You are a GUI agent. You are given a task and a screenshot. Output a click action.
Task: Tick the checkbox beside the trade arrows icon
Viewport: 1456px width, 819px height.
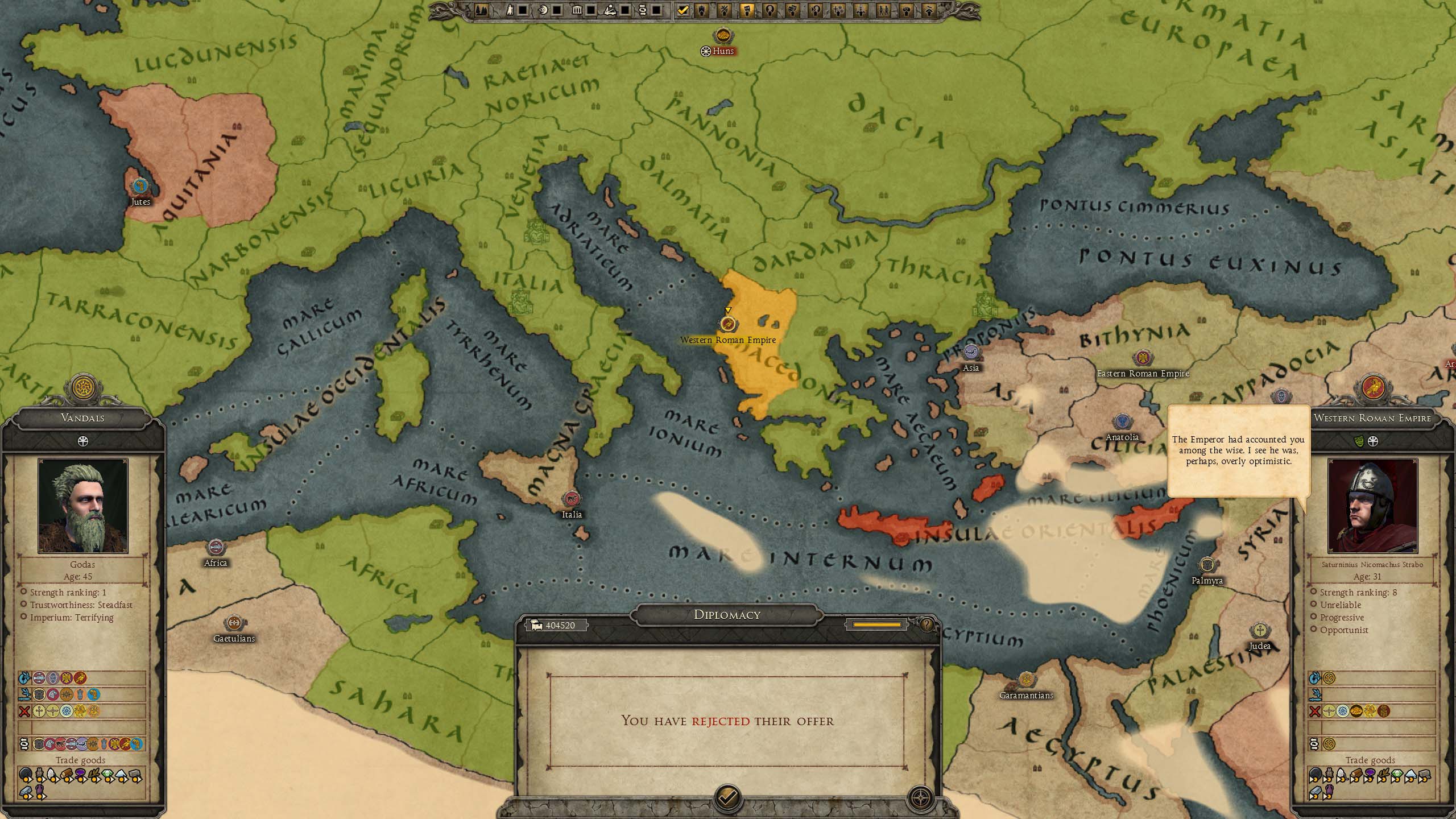click(656, 10)
